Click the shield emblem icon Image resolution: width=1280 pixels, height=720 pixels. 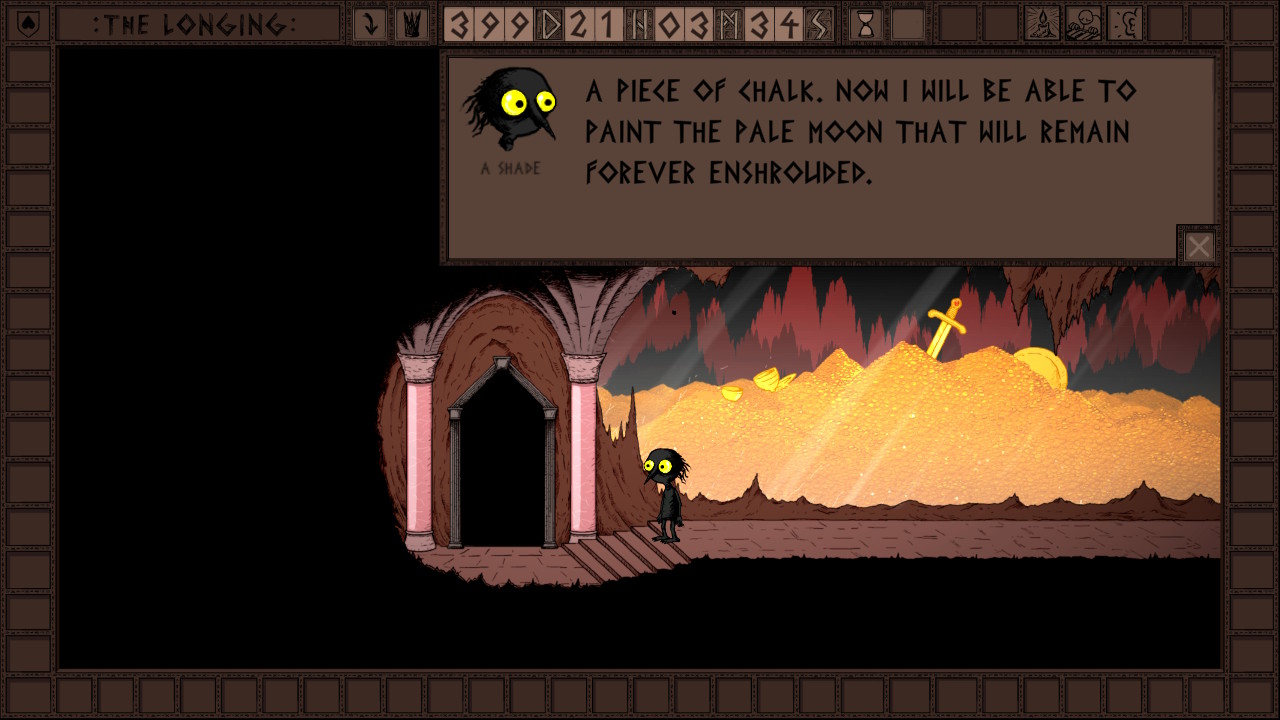29,23
